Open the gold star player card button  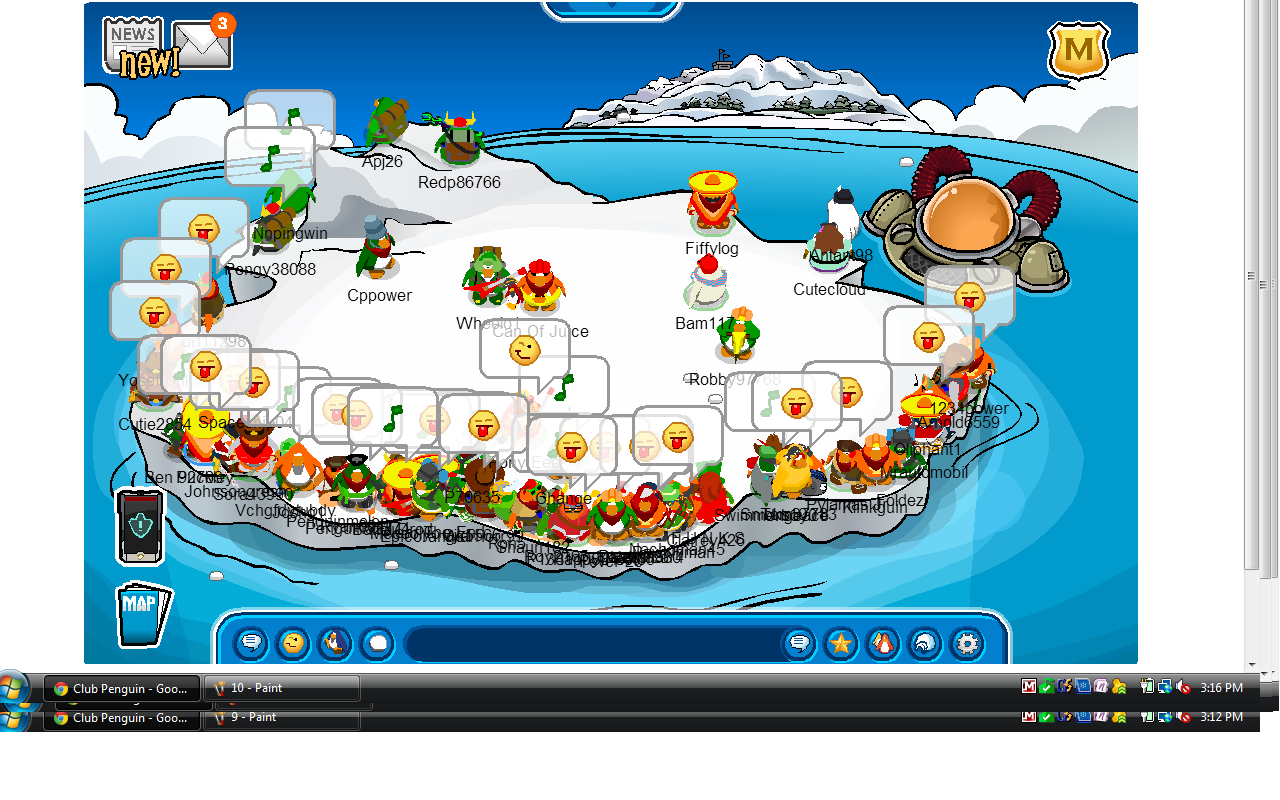pos(841,643)
